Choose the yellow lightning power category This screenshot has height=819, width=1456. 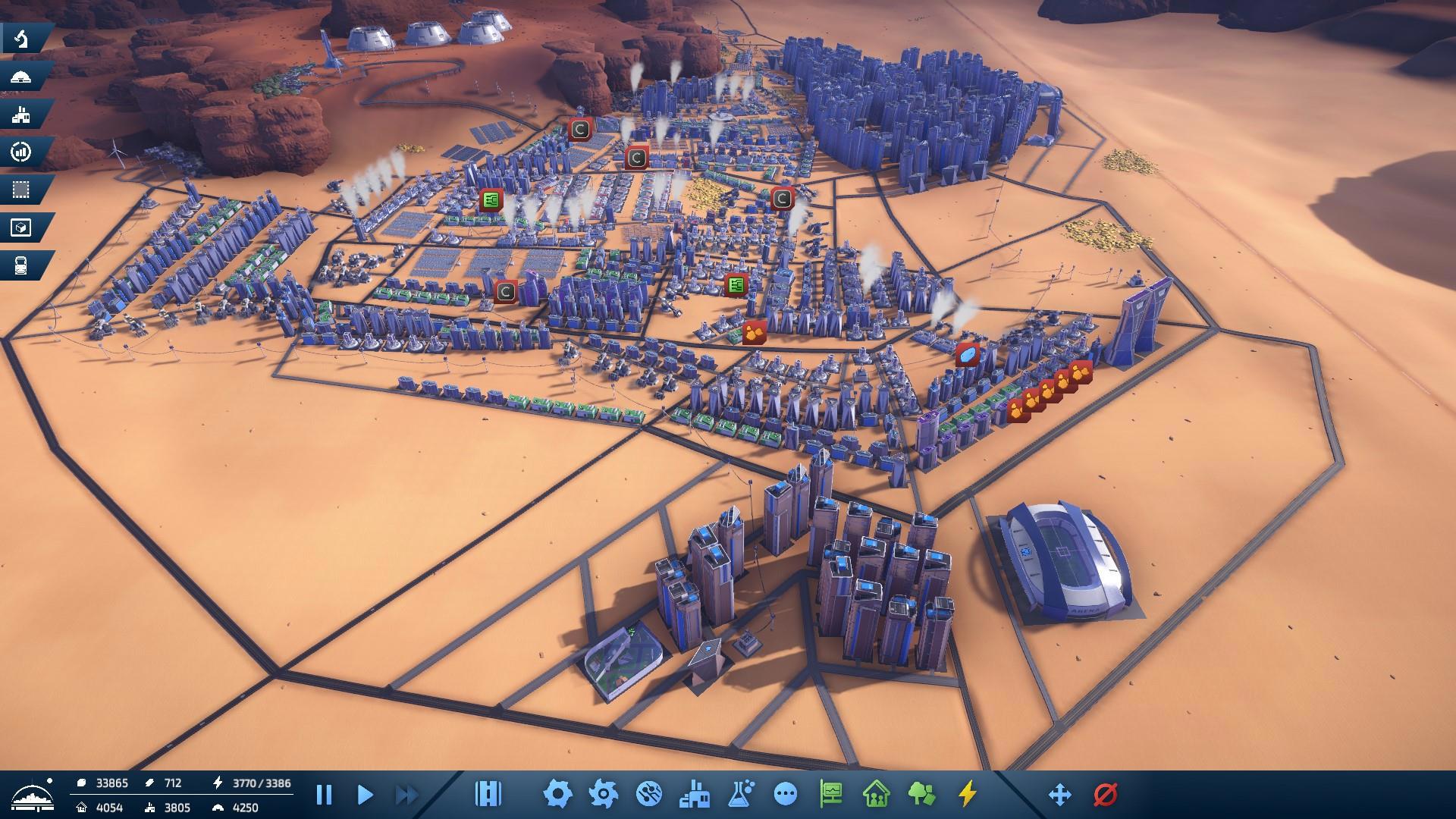967,794
